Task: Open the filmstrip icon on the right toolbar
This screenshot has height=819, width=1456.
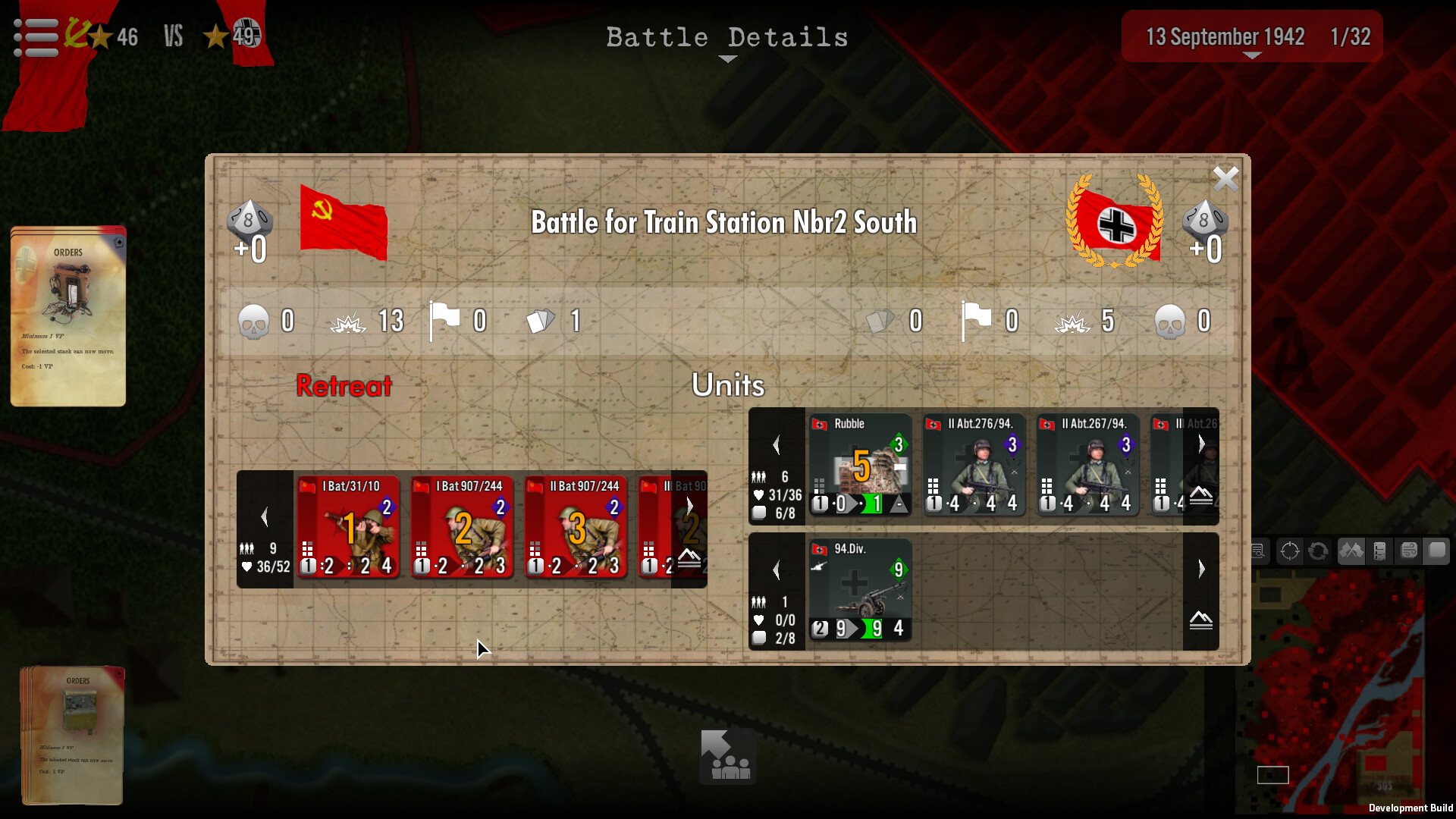Action: point(1380,551)
